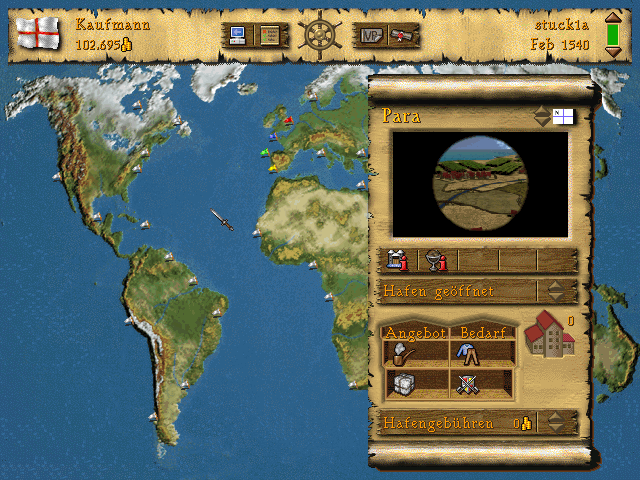
Task: Change the Hafen geöffnet status arrows
Action: tap(555, 291)
